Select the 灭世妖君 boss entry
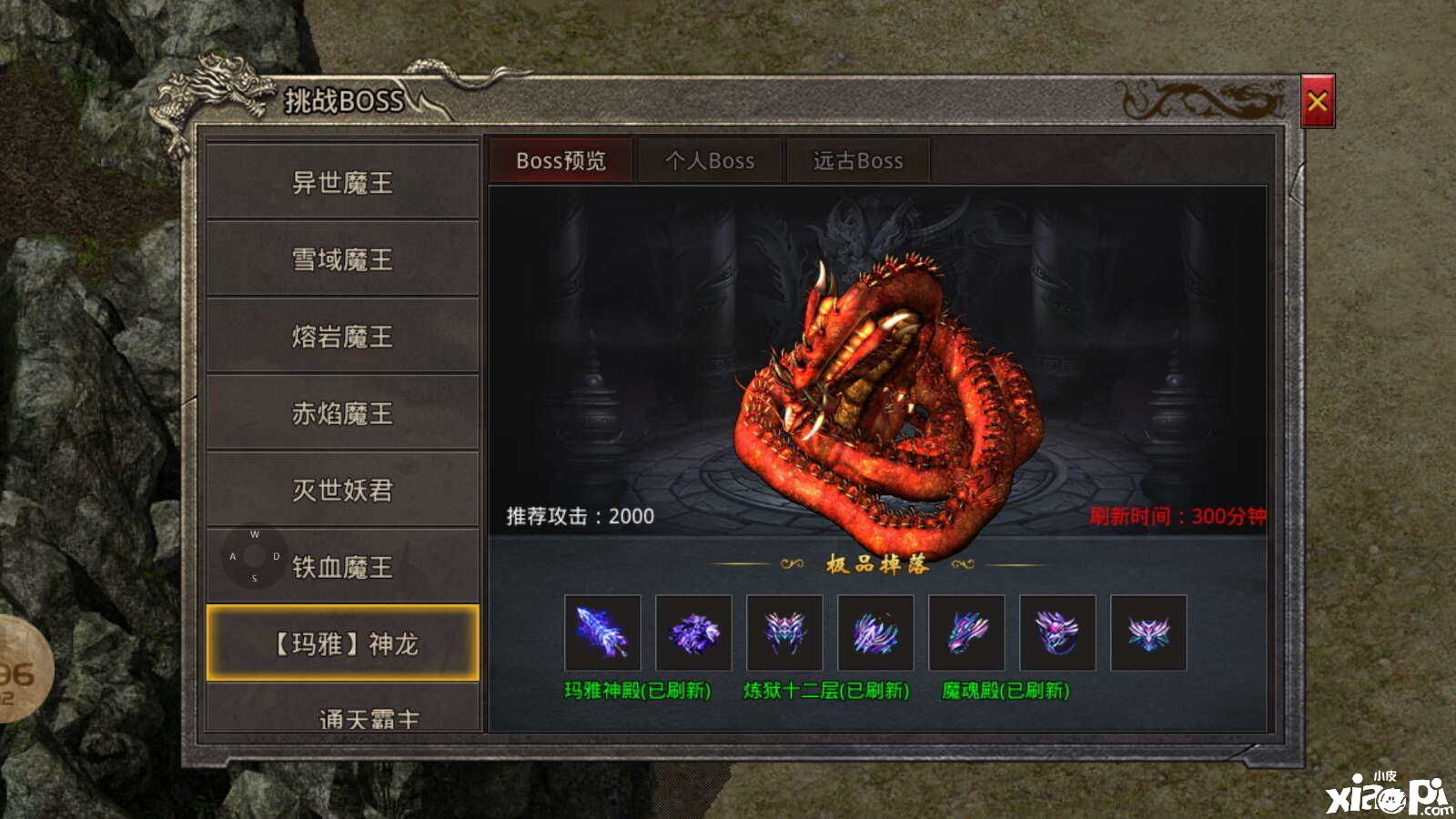 (342, 490)
